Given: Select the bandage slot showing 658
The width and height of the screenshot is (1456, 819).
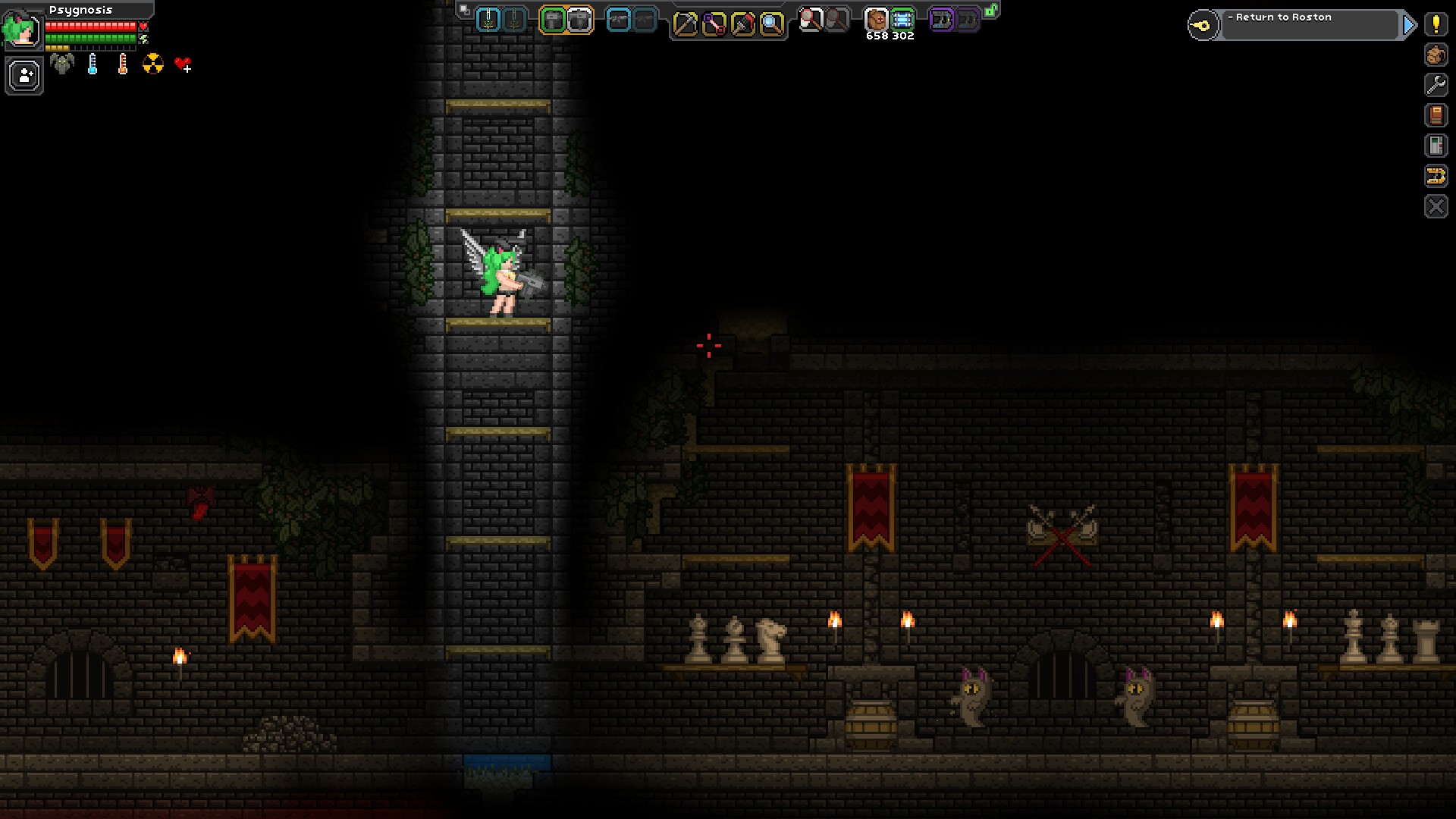Looking at the screenshot, I should tap(876, 20).
